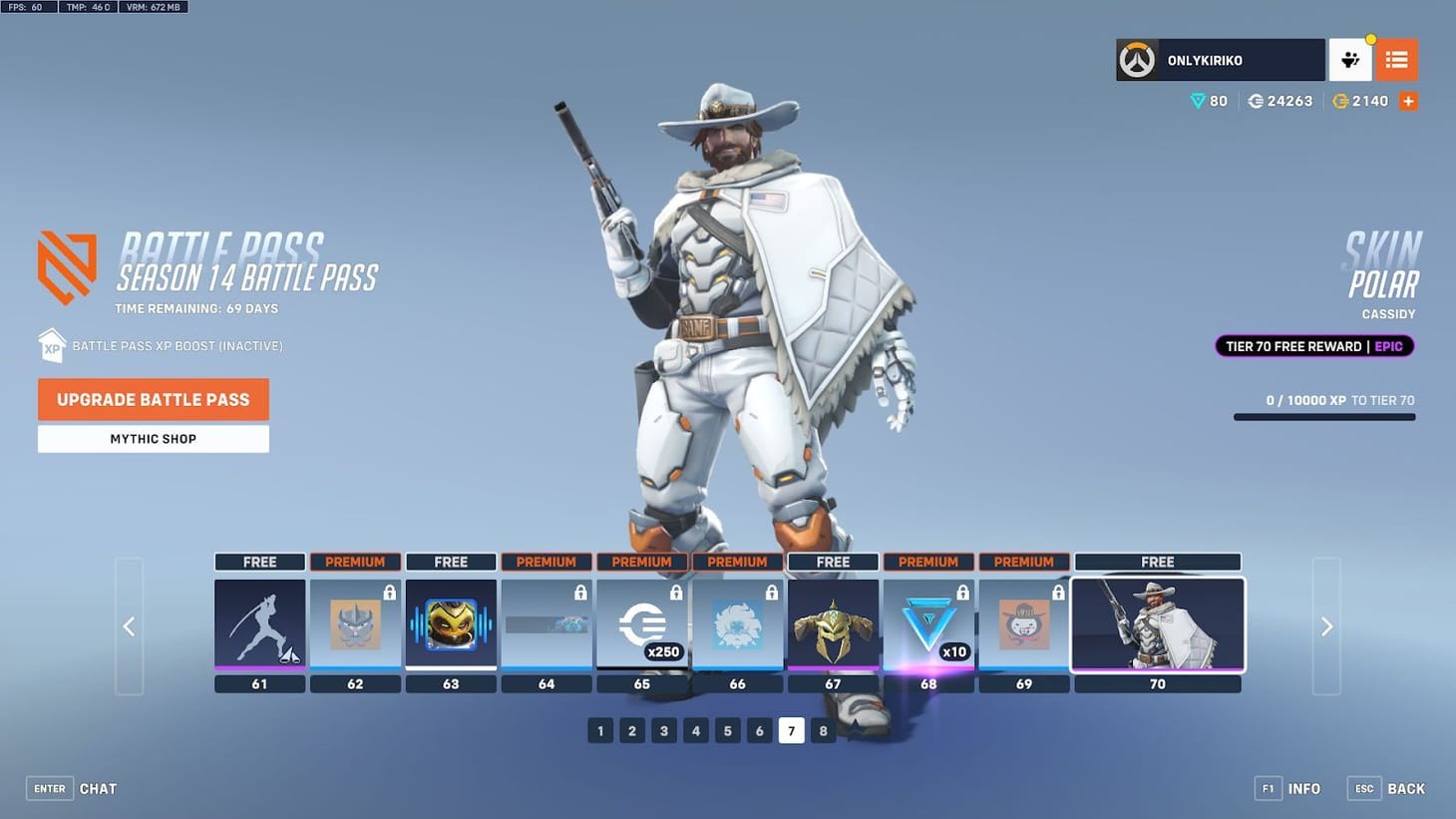Expand next battle pass page with right arrow
The height and width of the screenshot is (819, 1456).
[x=1326, y=626]
